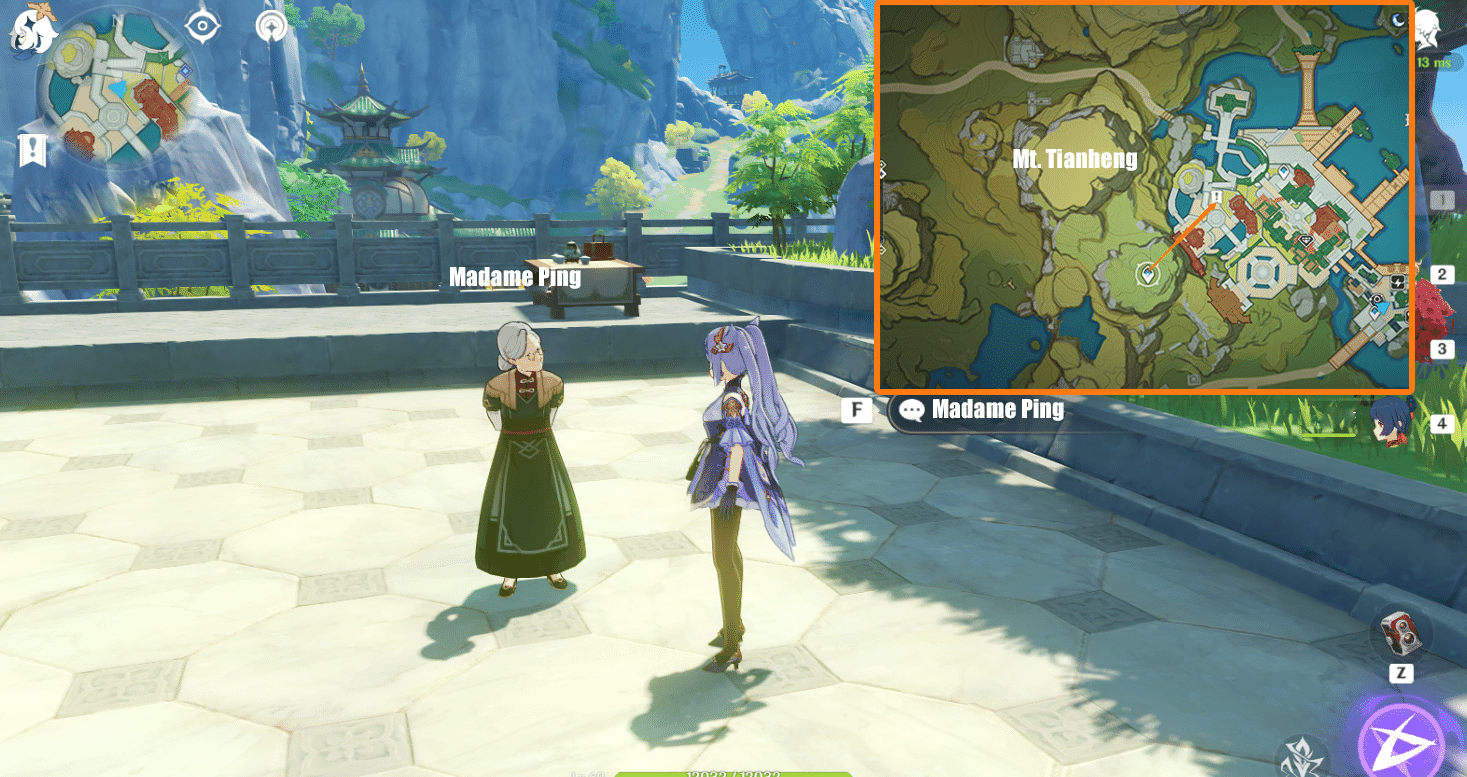Switch to the party member in slot 4
1467x777 pixels.
click(x=1442, y=423)
